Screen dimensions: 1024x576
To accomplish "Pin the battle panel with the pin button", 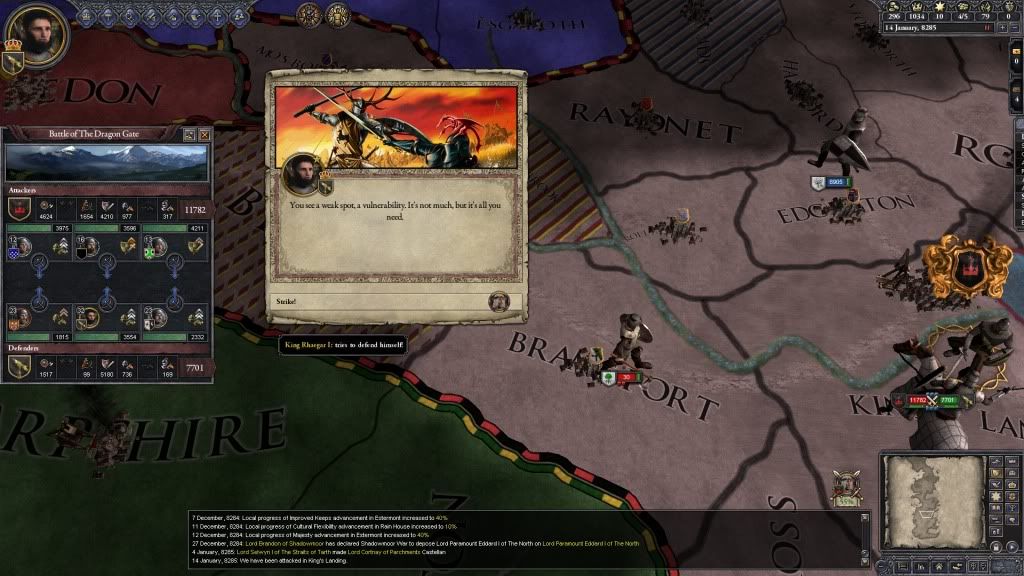I will (189, 134).
